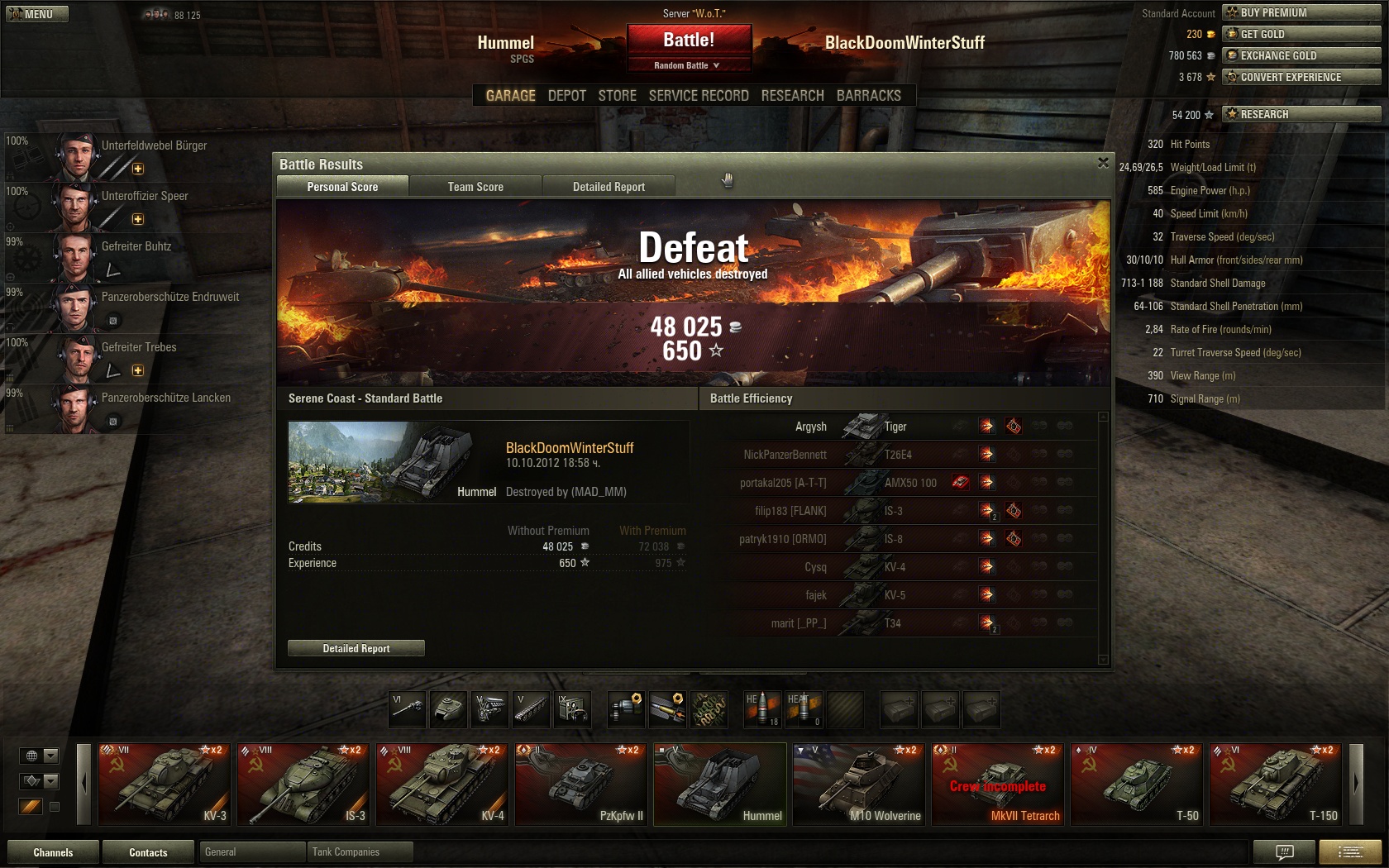The width and height of the screenshot is (1389, 868).
Task: View the SERVICE RECORD
Action: (699, 96)
